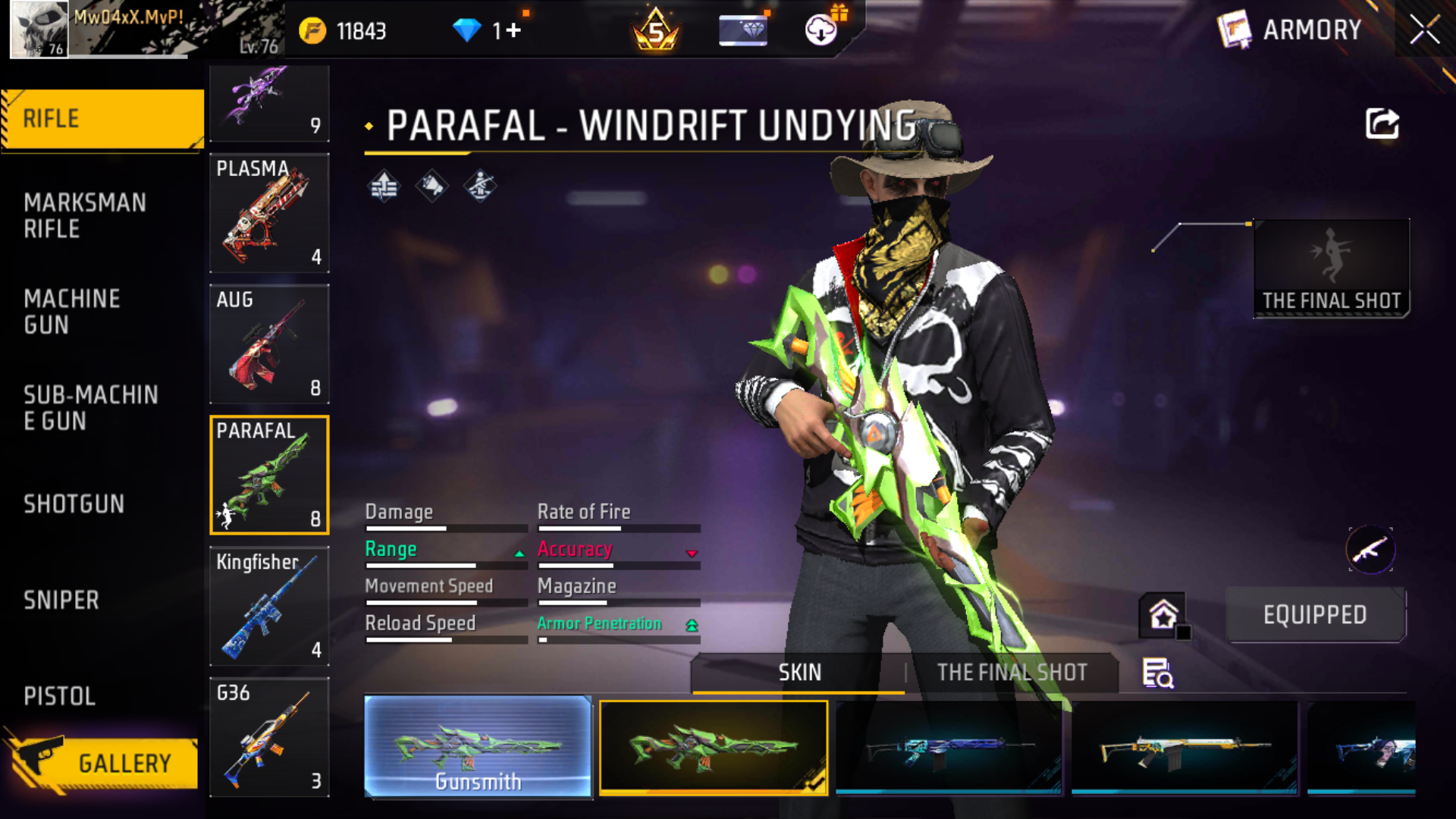This screenshot has height=819, width=1456.
Task: Add diamonds with the plus button
Action: [514, 30]
